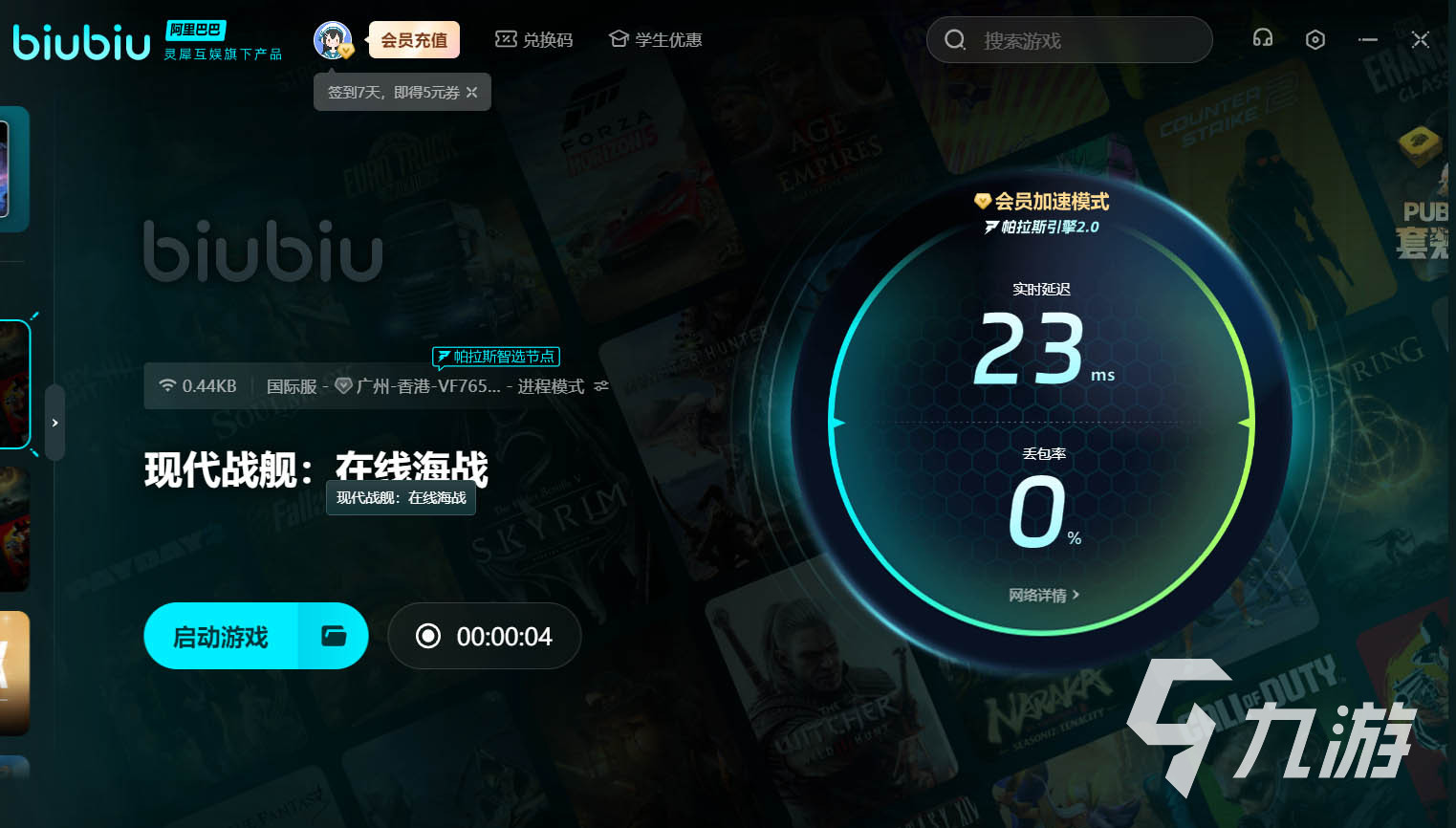Open 会员加速模式 member mode panel
The height and width of the screenshot is (828, 1456).
click(1042, 202)
